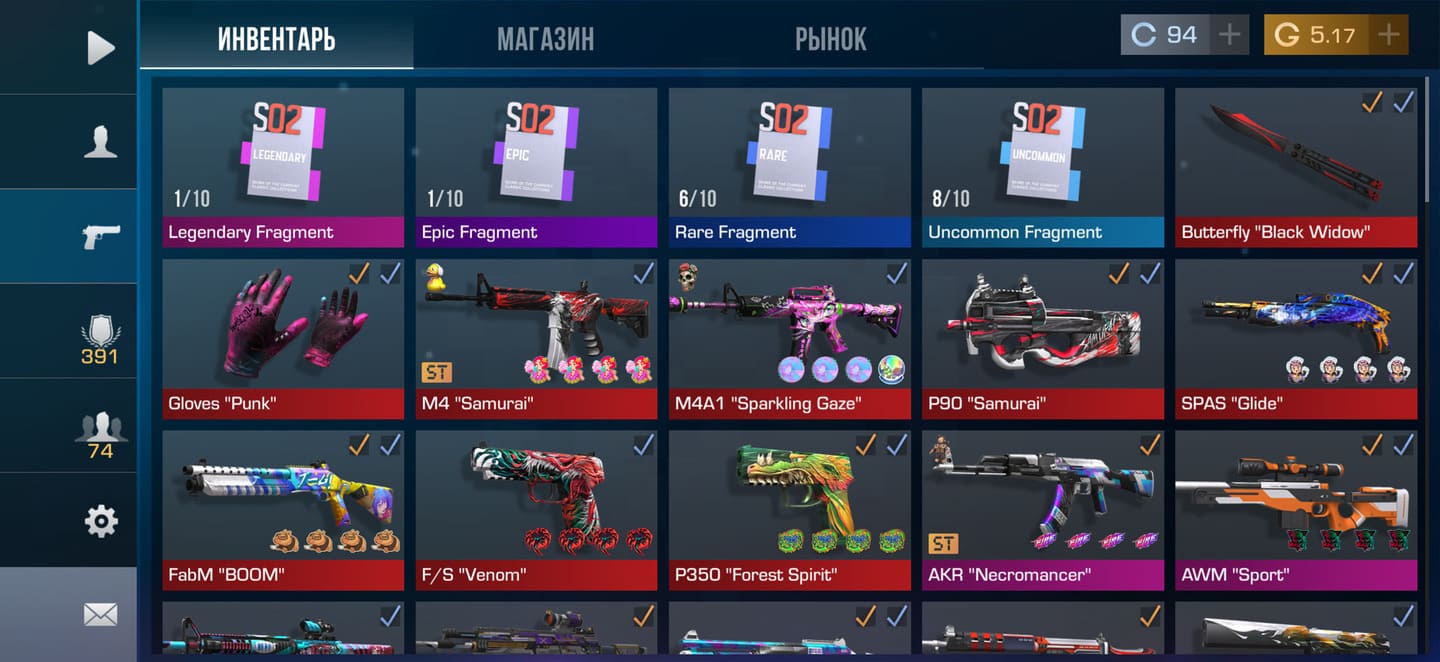Add more silver coins with the plus button

pos(1229,35)
